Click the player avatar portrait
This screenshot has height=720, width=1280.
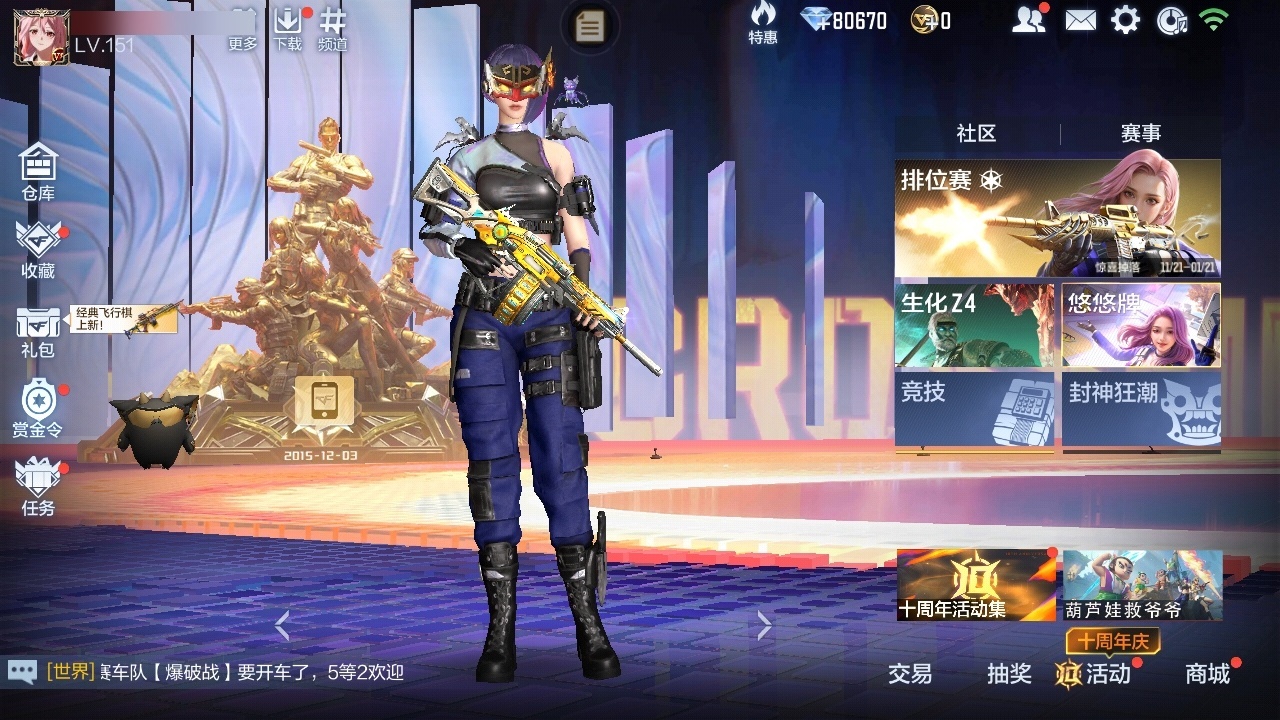coord(35,37)
